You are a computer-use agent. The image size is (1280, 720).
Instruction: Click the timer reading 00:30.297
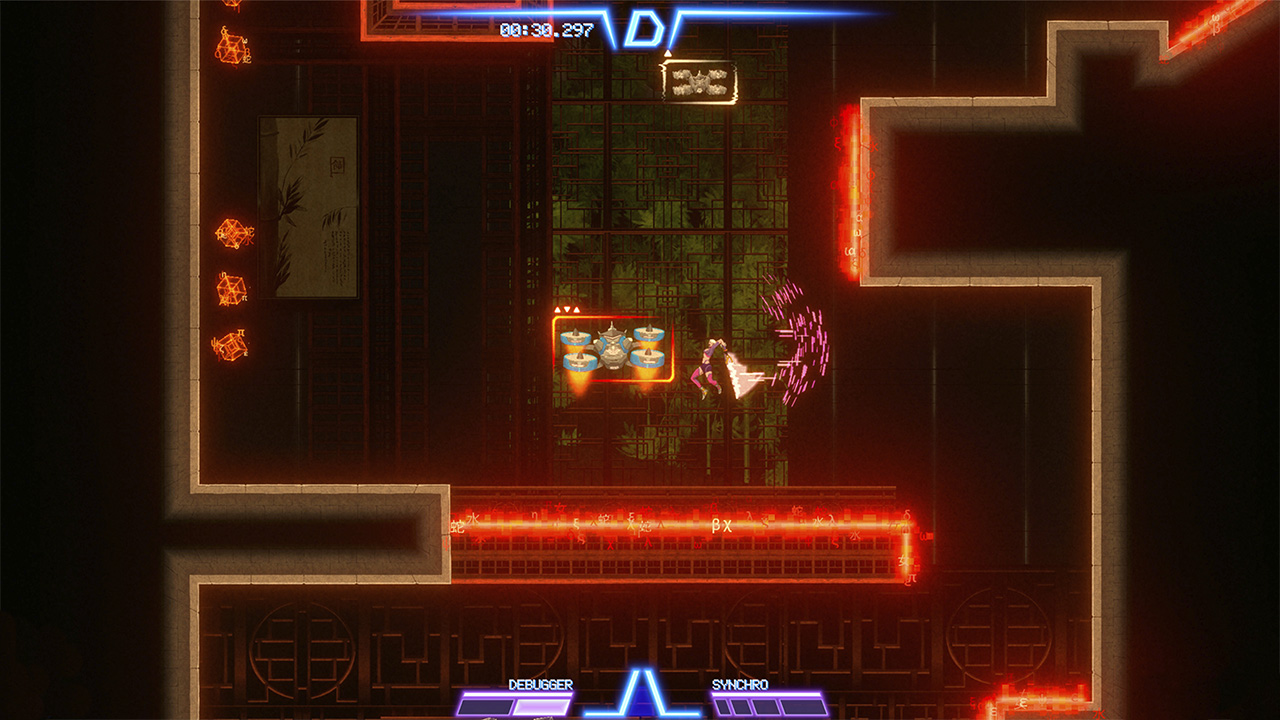pos(547,28)
